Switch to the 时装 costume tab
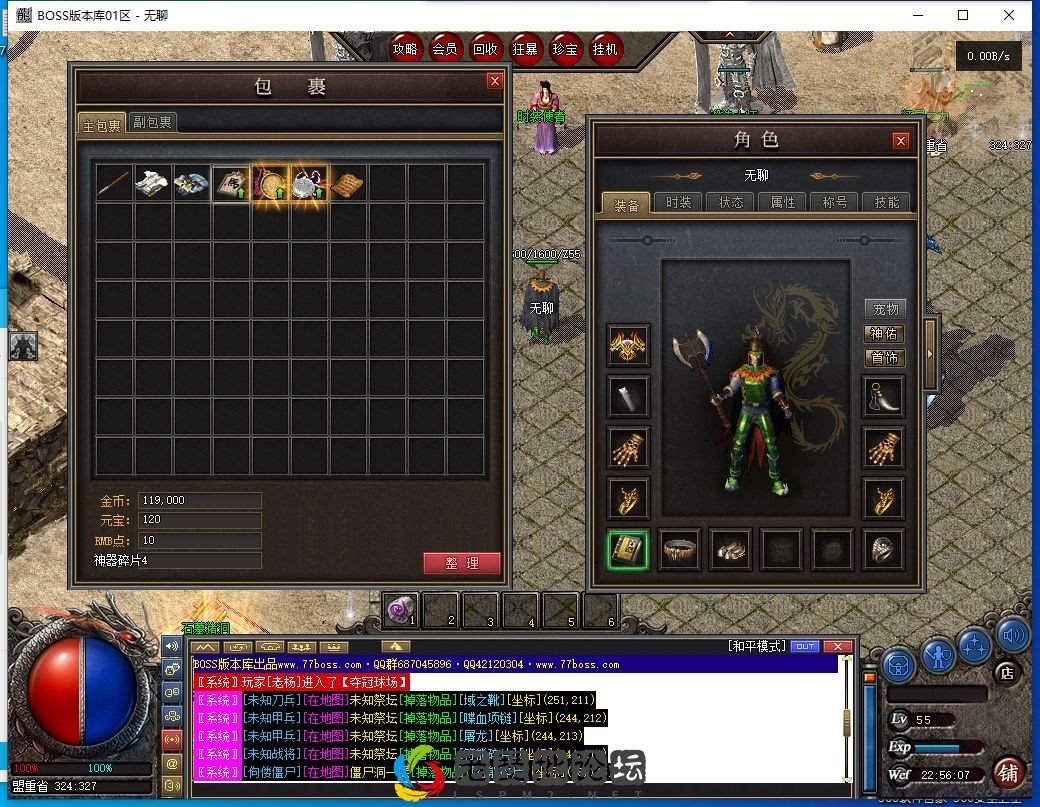The height and width of the screenshot is (807, 1040). click(x=678, y=202)
